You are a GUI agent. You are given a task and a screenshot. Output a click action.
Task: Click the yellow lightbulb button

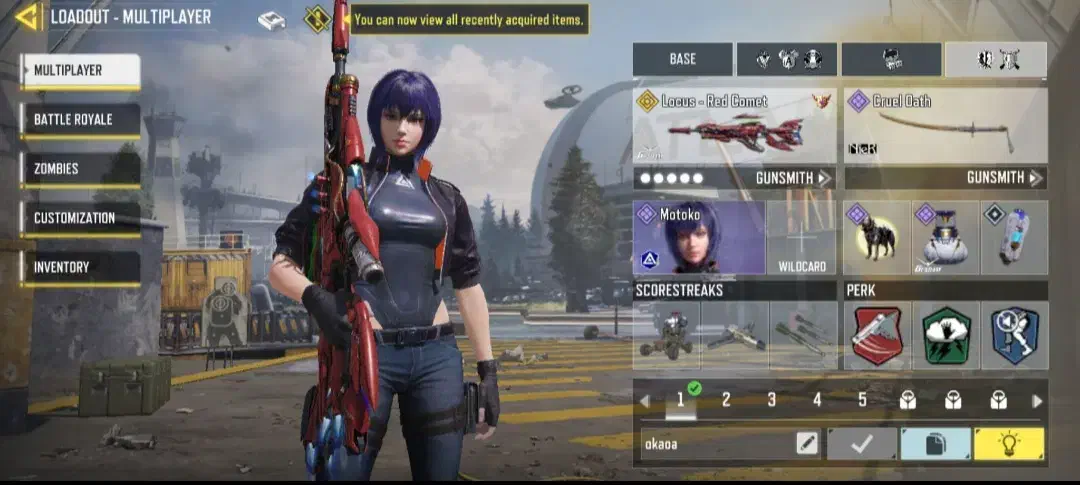[x=1009, y=443]
